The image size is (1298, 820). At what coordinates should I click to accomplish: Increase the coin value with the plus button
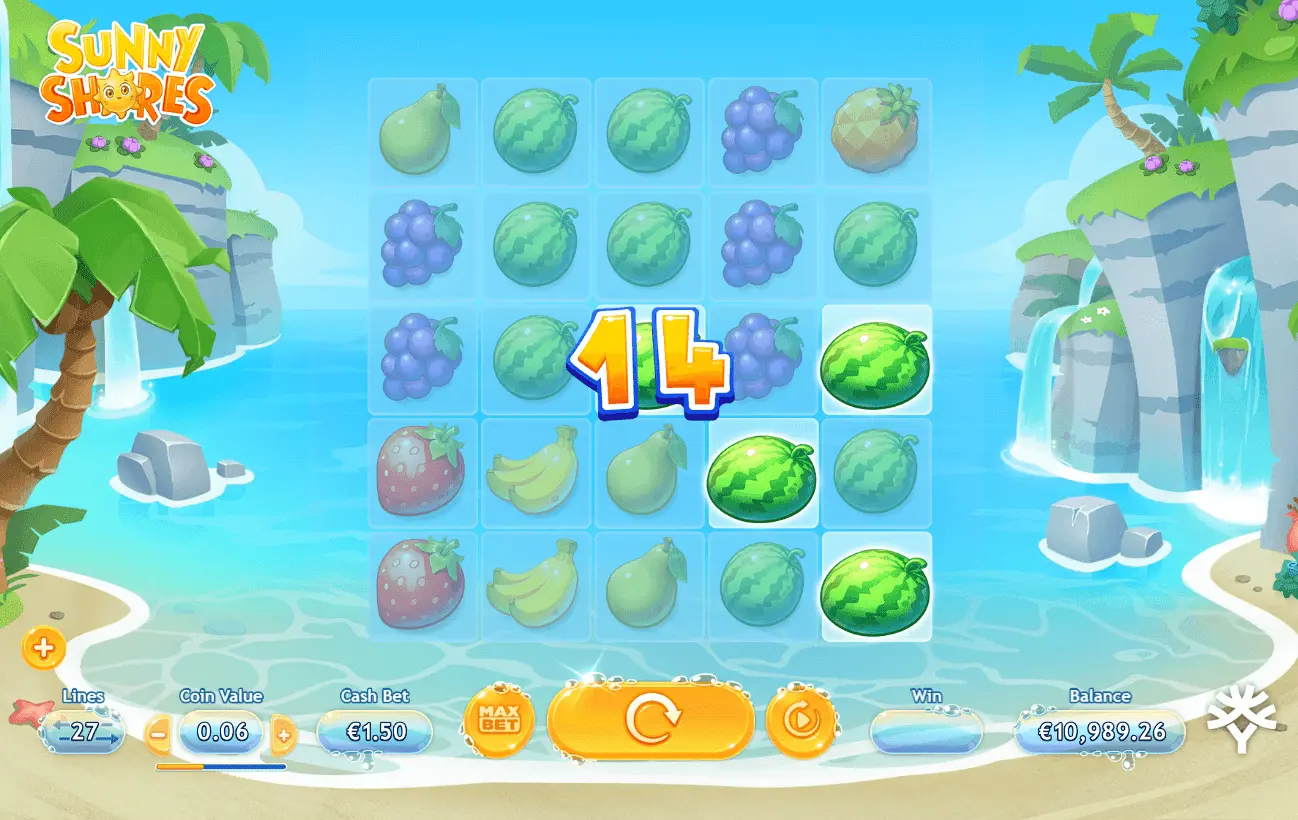[x=284, y=735]
